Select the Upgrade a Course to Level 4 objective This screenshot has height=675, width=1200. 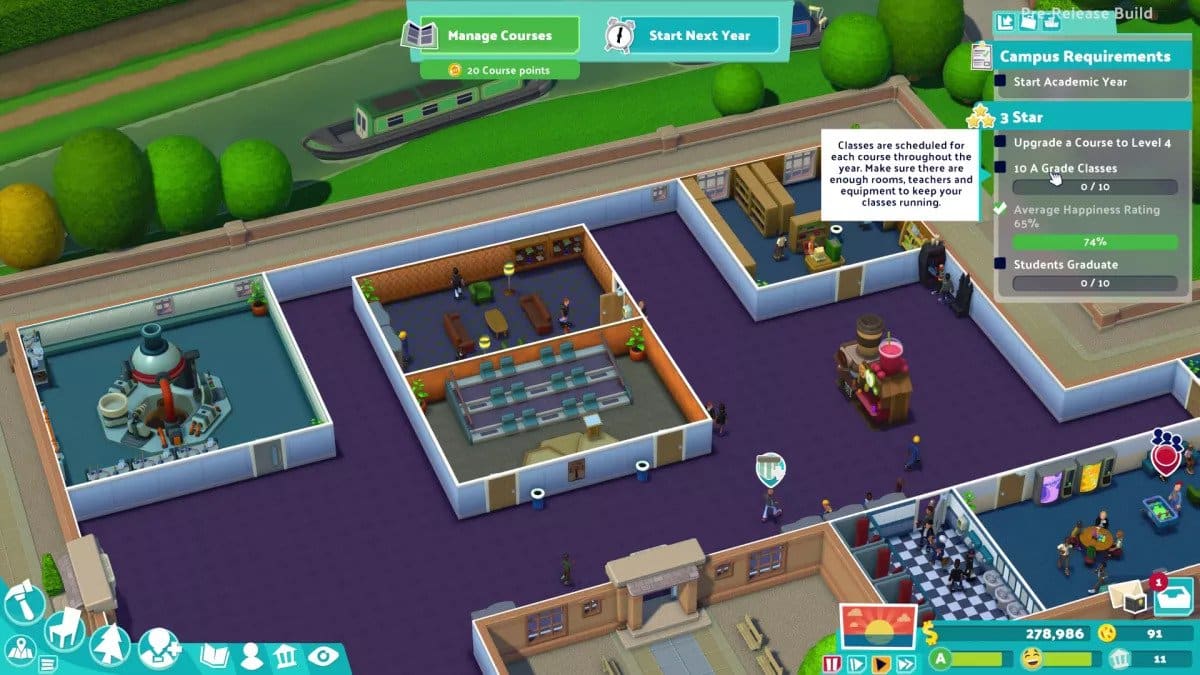(x=1092, y=143)
